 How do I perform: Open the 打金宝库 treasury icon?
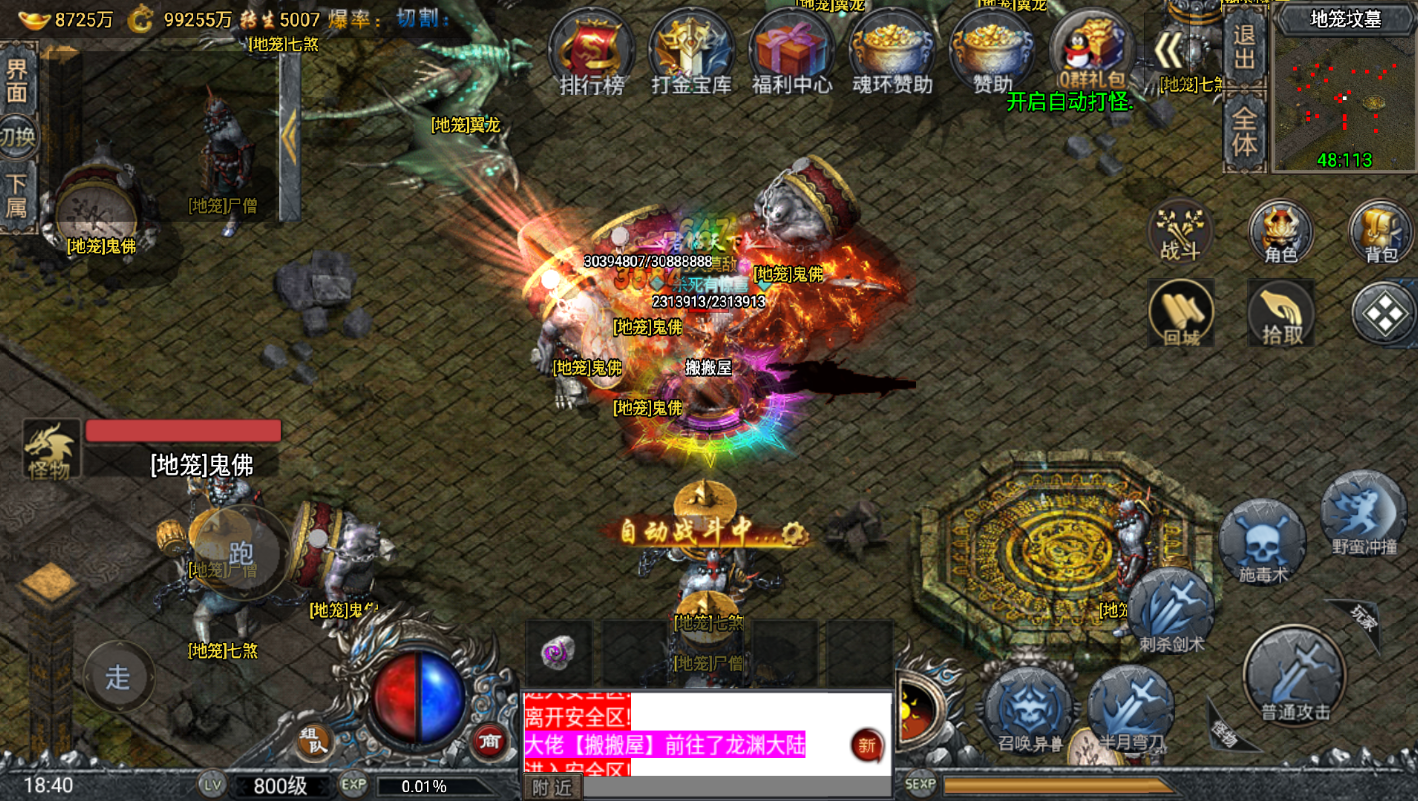692,53
